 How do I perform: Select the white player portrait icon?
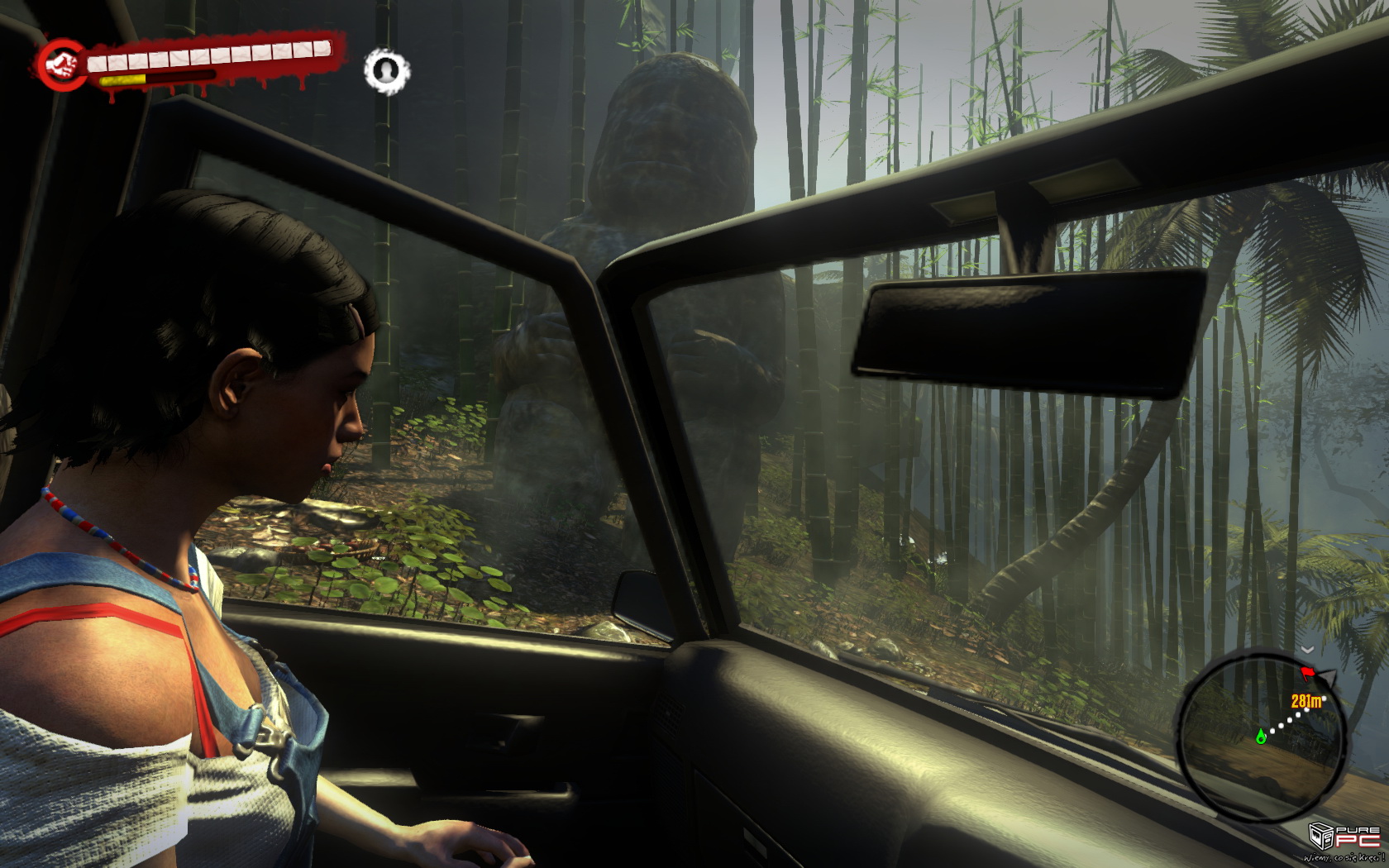click(386, 71)
